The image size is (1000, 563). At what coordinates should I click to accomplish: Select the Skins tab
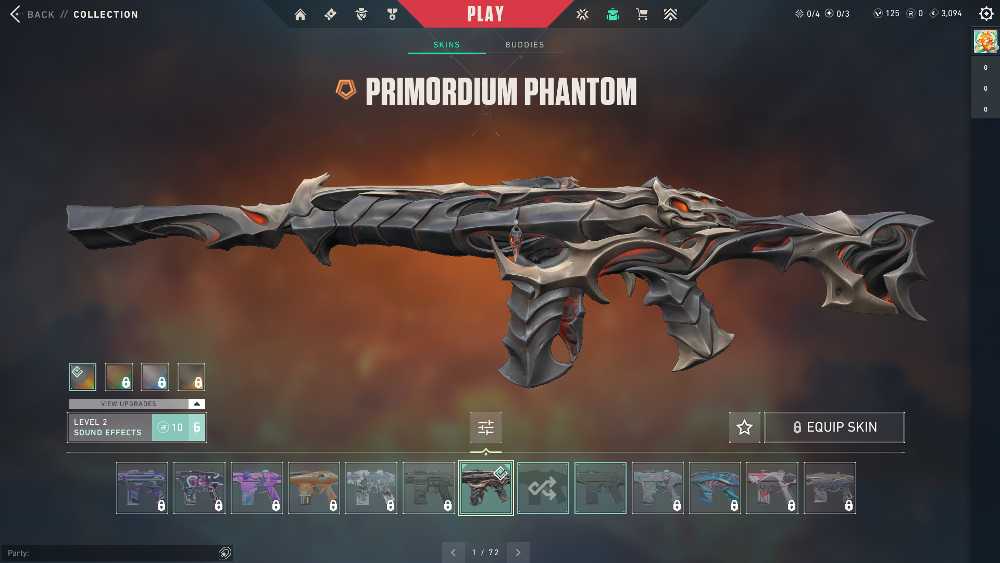pyautogui.click(x=446, y=45)
